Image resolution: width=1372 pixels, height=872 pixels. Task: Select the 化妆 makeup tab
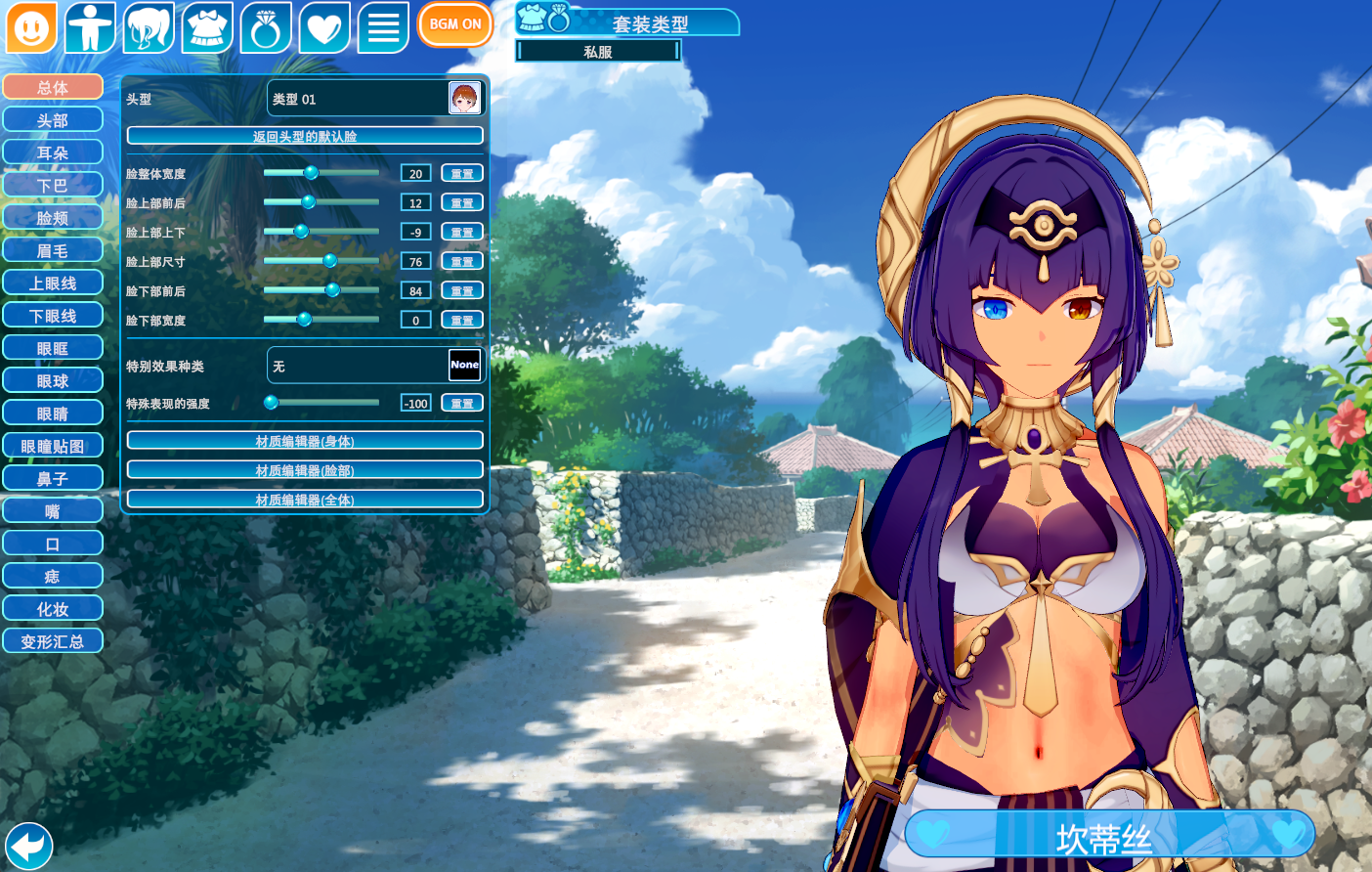(x=53, y=609)
